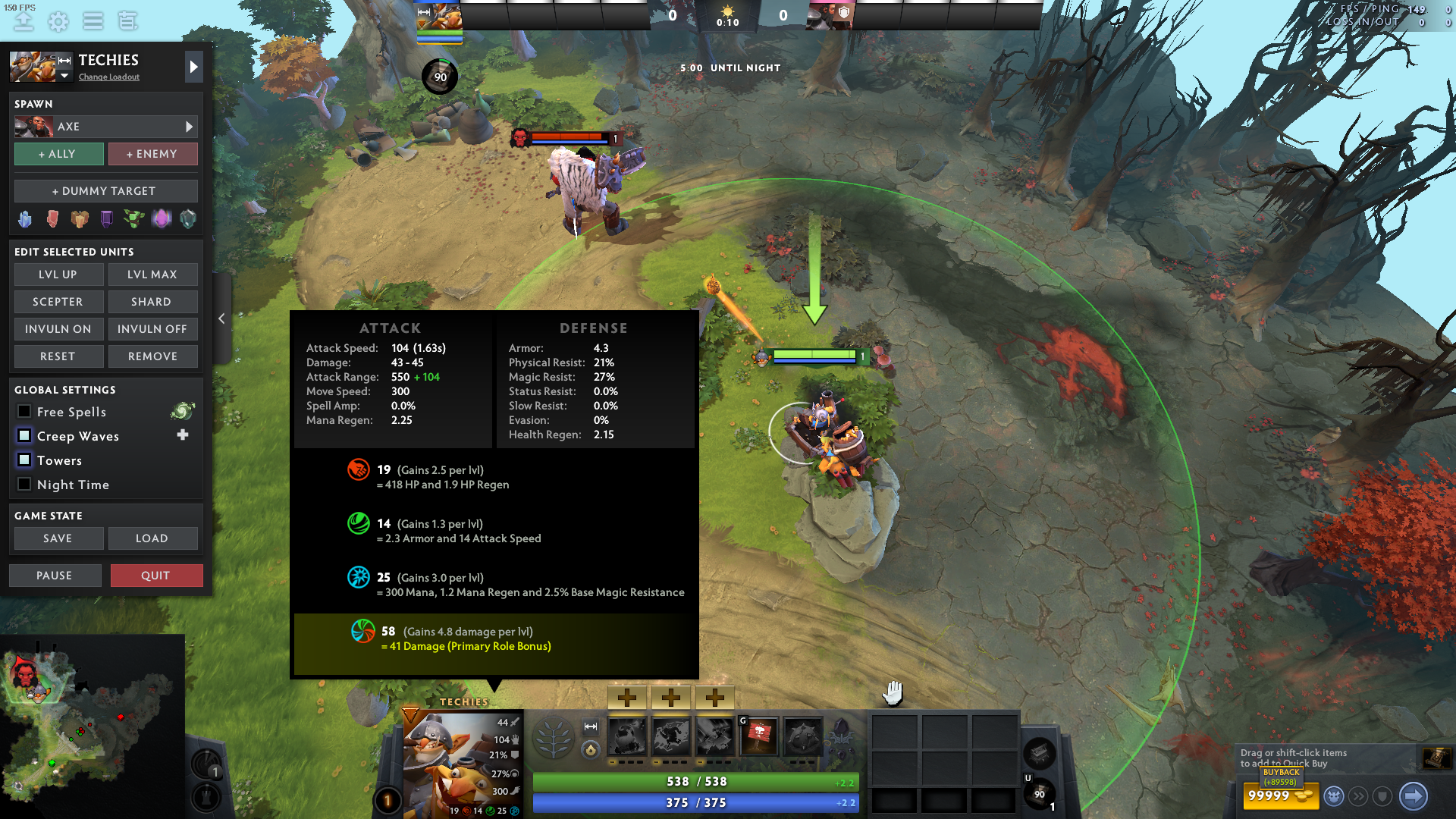
Task: Open the settings gear icon
Action: [58, 21]
